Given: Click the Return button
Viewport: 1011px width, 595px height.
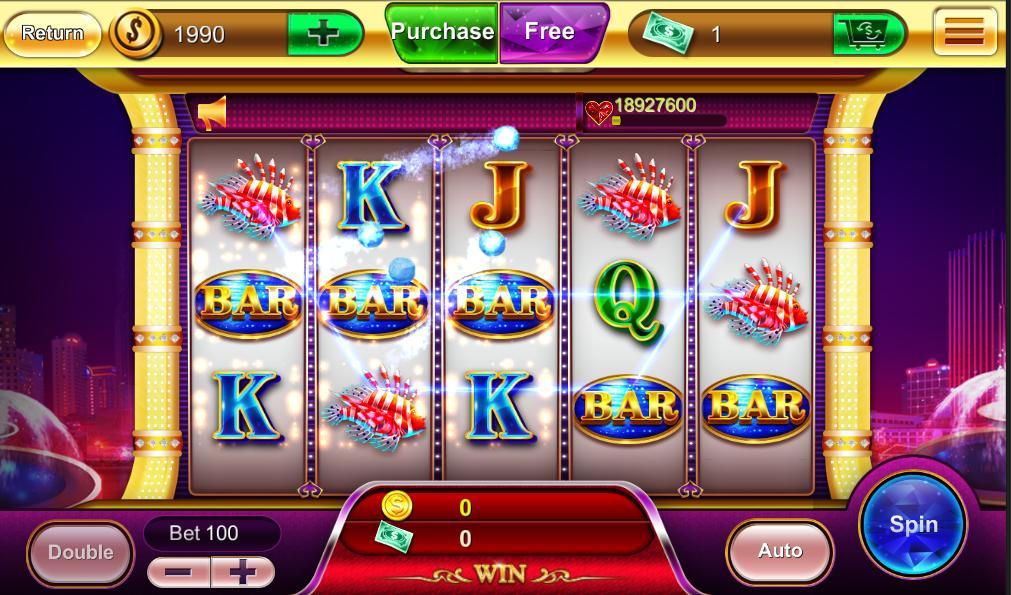Looking at the screenshot, I should 52,33.
